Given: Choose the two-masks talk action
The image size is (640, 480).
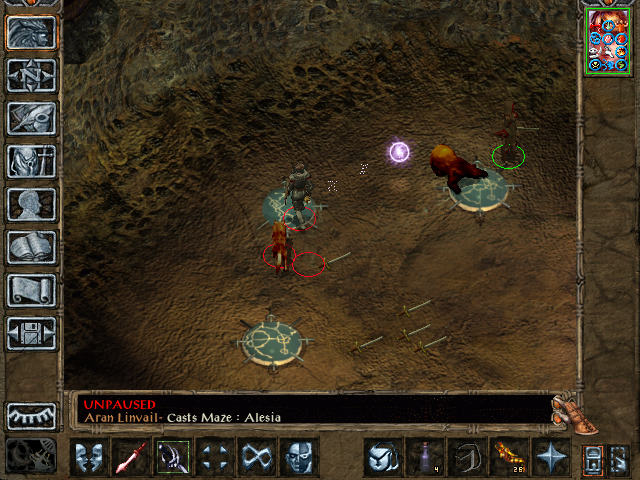Looking at the screenshot, I should coord(89,458).
